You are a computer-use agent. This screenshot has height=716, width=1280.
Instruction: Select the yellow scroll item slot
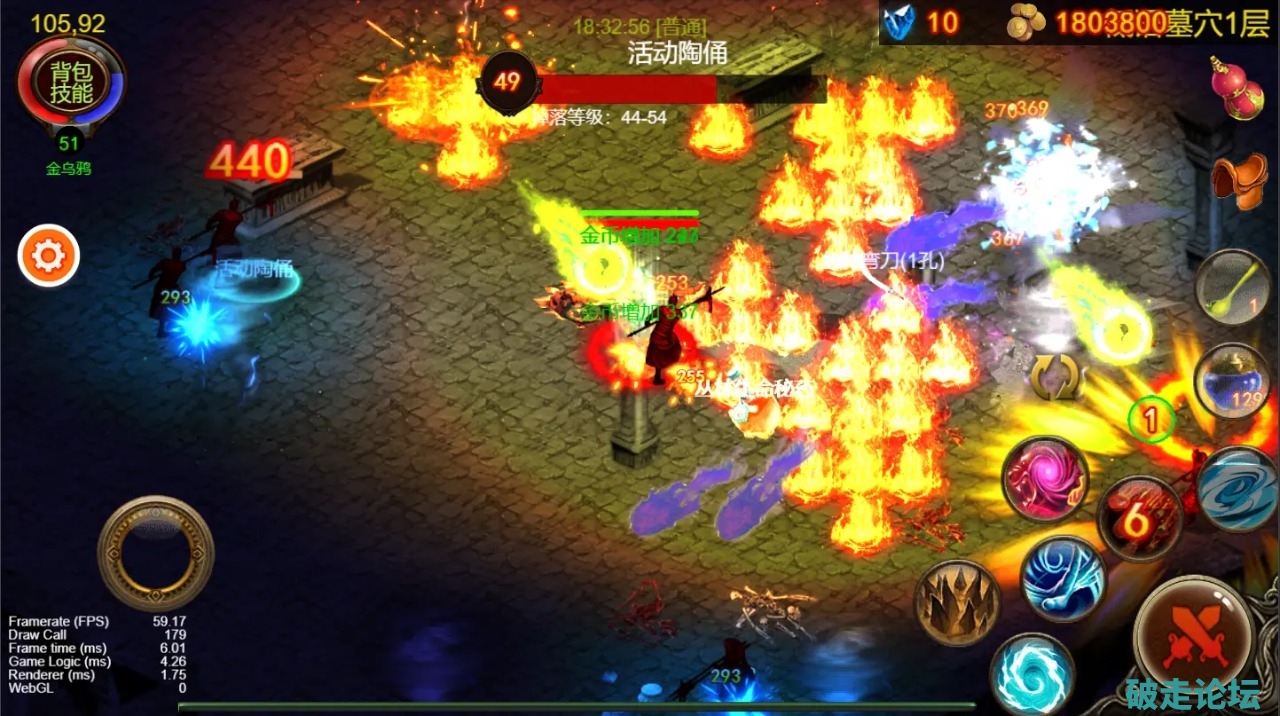1233,287
